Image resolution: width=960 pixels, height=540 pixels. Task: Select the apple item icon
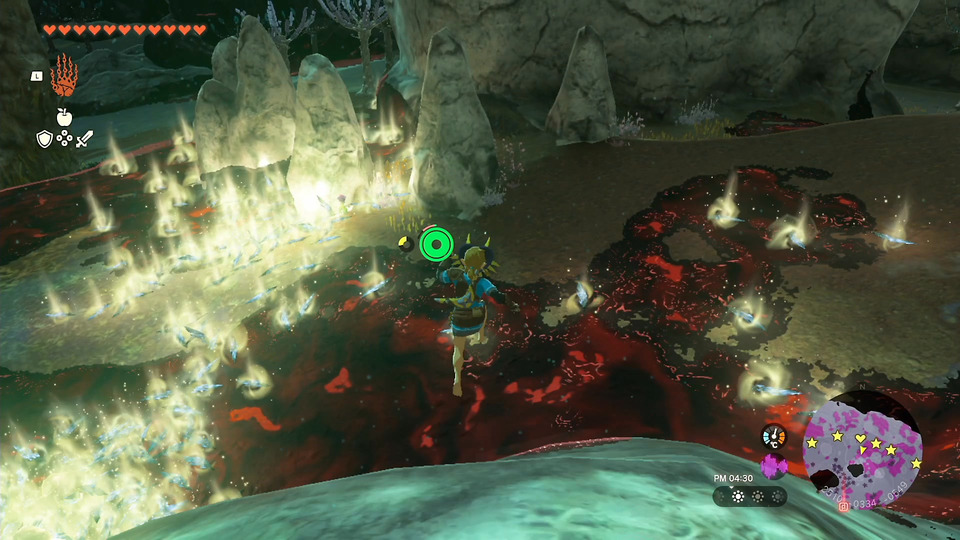coord(64,117)
